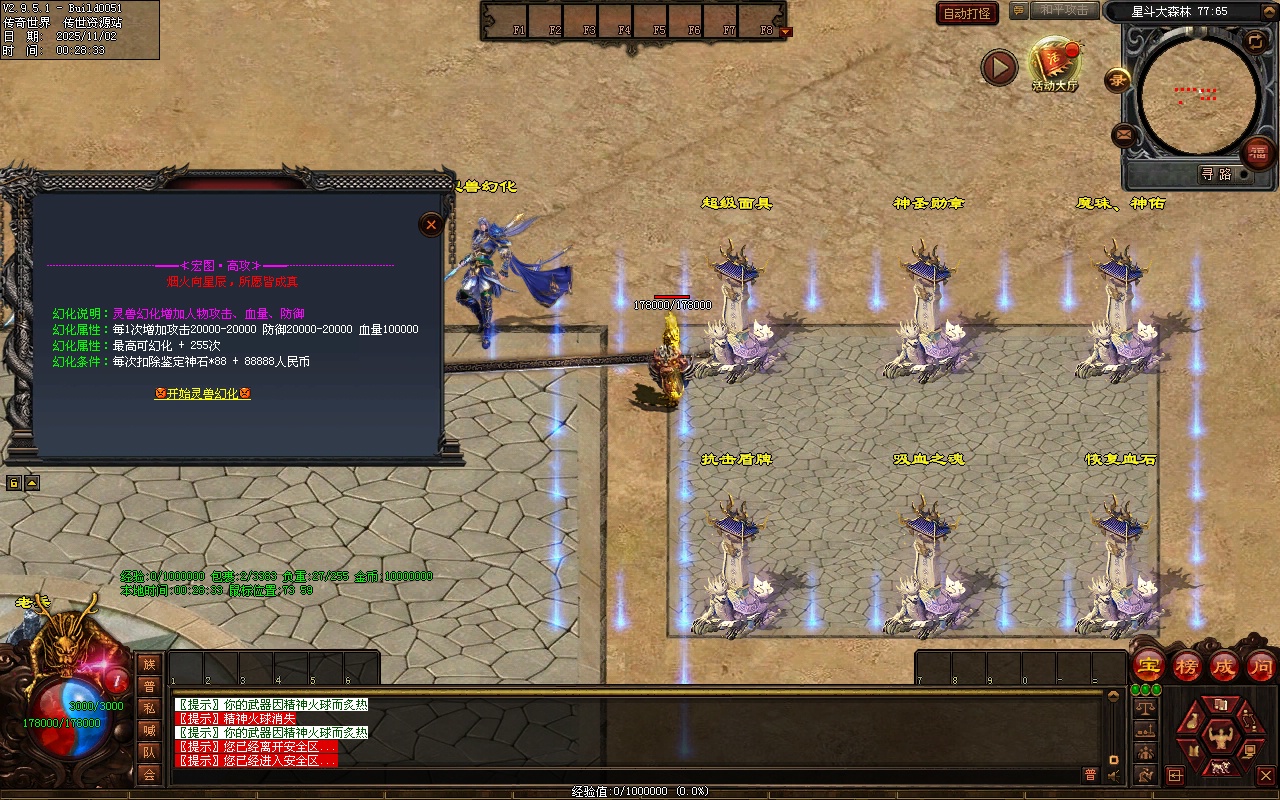Image resolution: width=1280 pixels, height=800 pixels.
Task: Show the 榜 rankings orb
Action: point(1187,666)
